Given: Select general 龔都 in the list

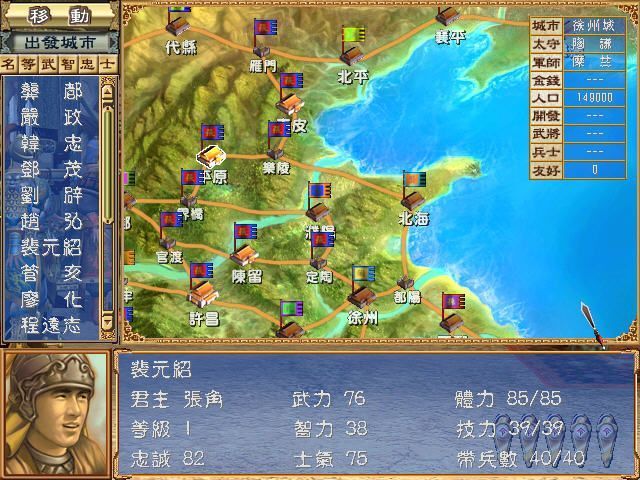Looking at the screenshot, I should (x=50, y=90).
